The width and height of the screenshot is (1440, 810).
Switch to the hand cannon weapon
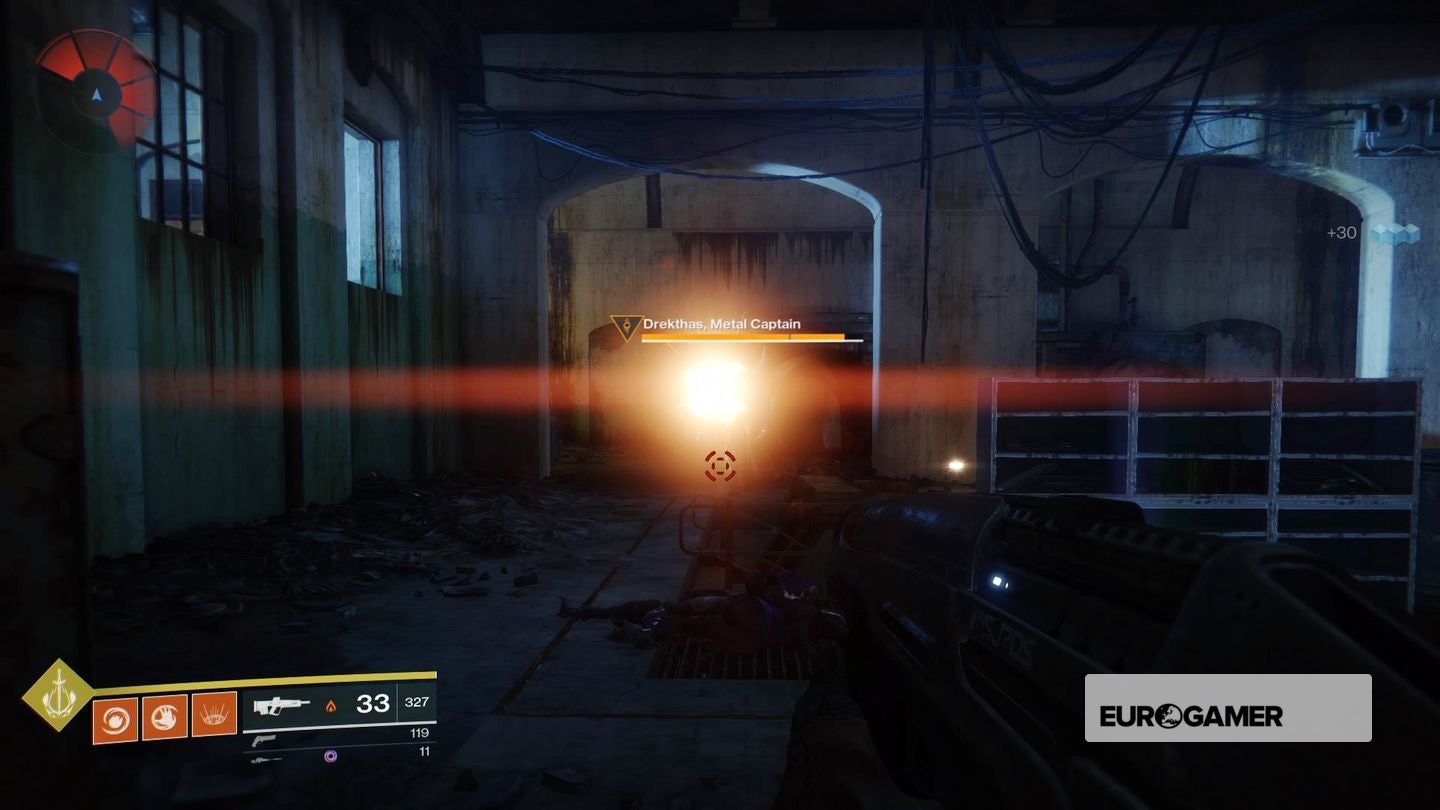coord(264,741)
